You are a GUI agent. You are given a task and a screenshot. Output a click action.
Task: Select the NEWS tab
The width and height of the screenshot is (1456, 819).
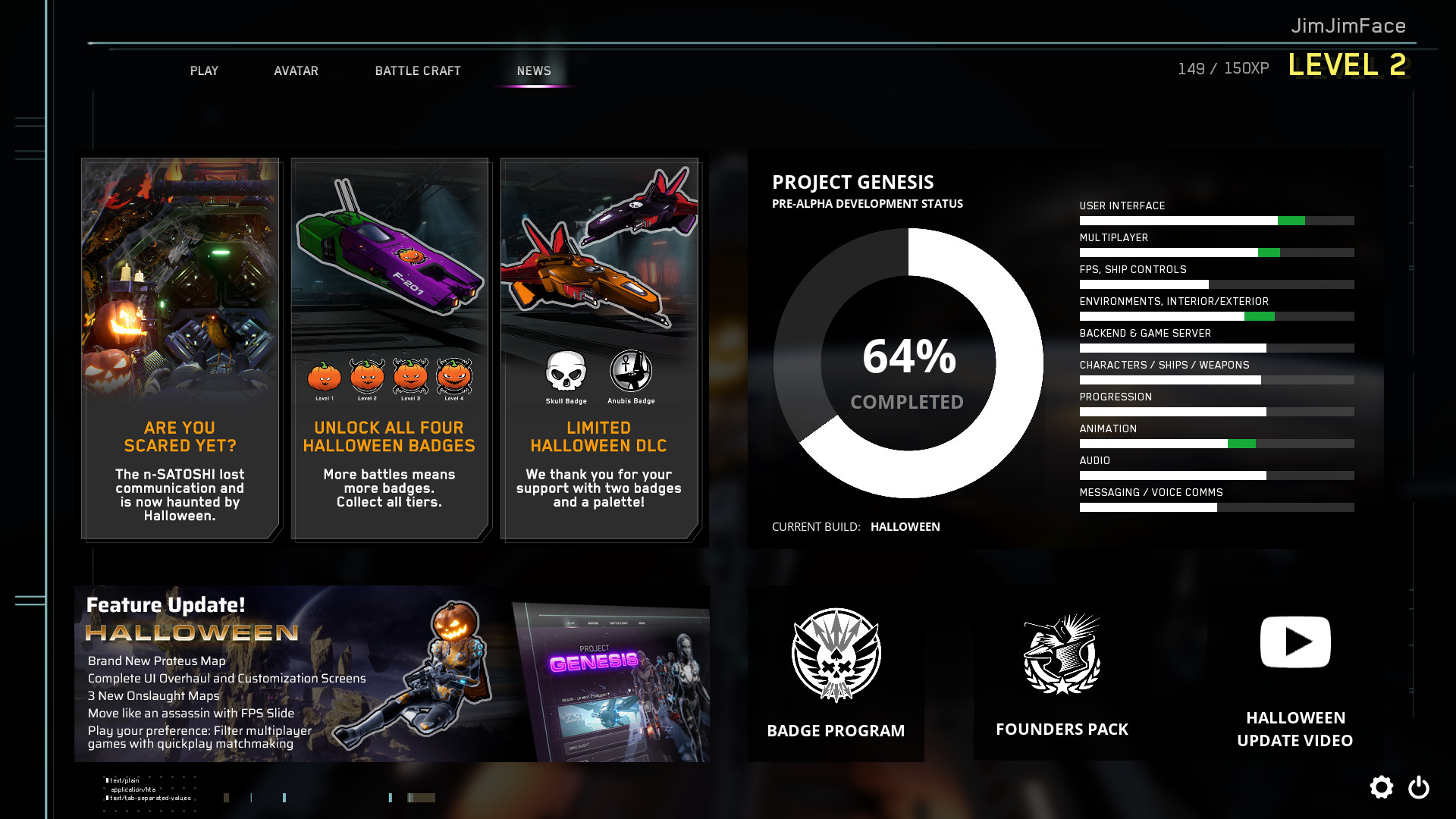coord(534,71)
